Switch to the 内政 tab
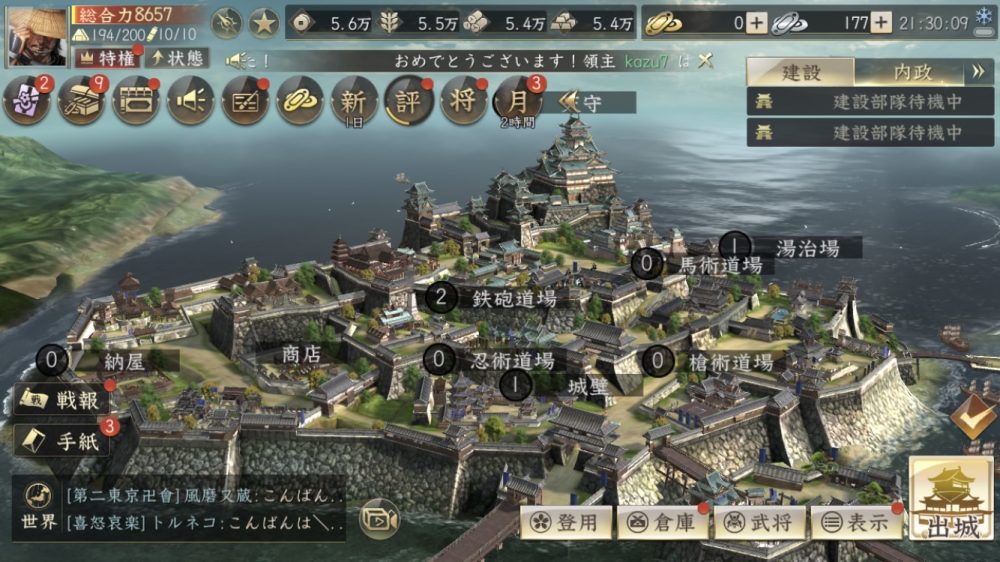Viewport: 1000px width, 562px height. pyautogui.click(x=912, y=72)
